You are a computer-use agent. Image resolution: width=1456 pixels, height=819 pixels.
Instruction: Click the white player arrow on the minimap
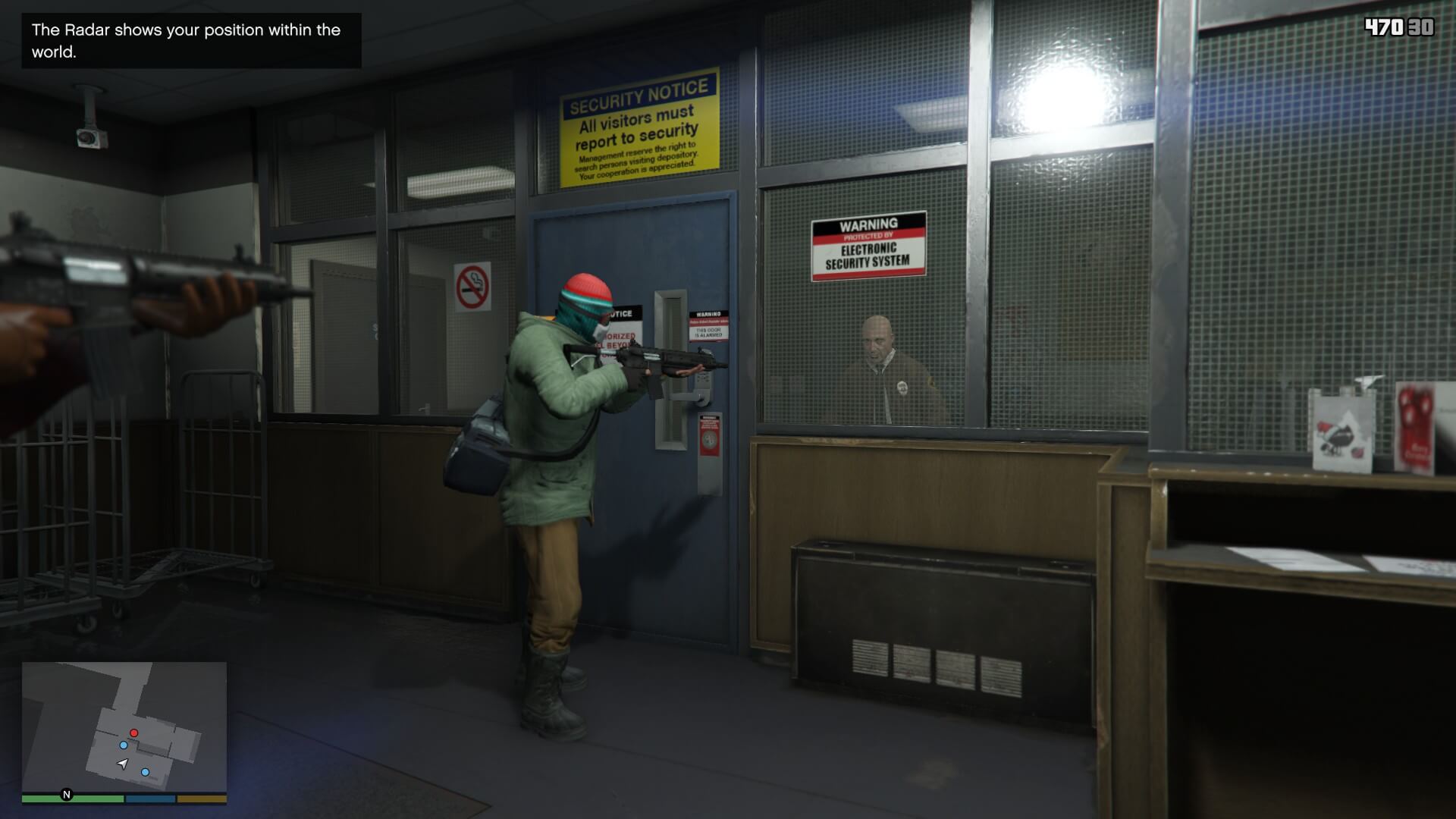pos(122,763)
